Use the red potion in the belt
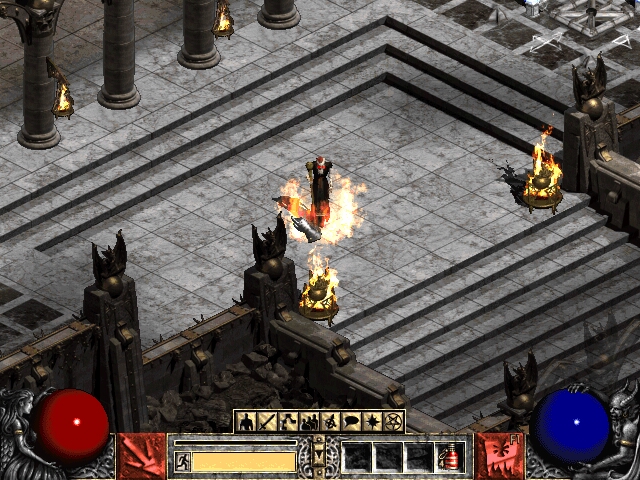The height and width of the screenshot is (480, 640). coord(452,457)
